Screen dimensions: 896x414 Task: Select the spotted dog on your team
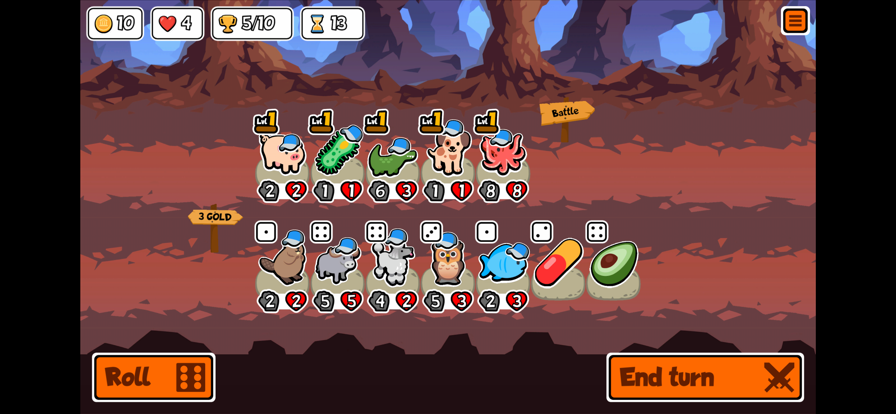(x=447, y=153)
